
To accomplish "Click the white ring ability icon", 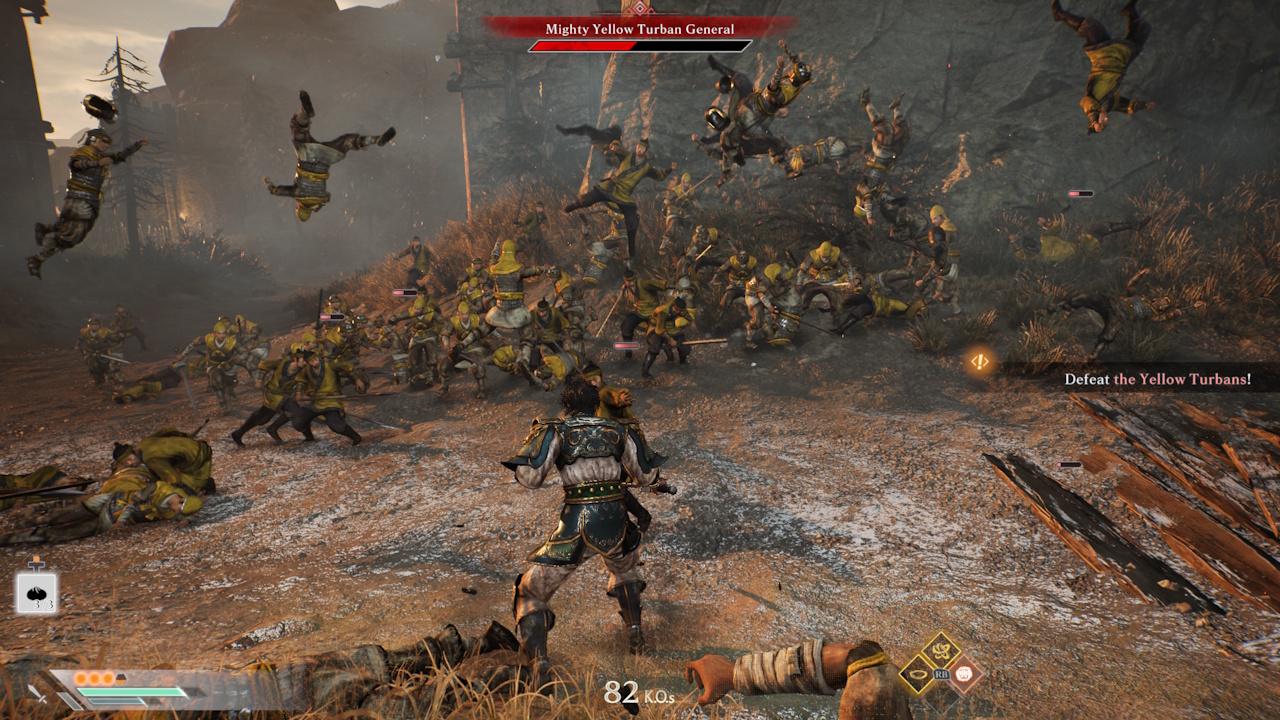I will click(918, 674).
